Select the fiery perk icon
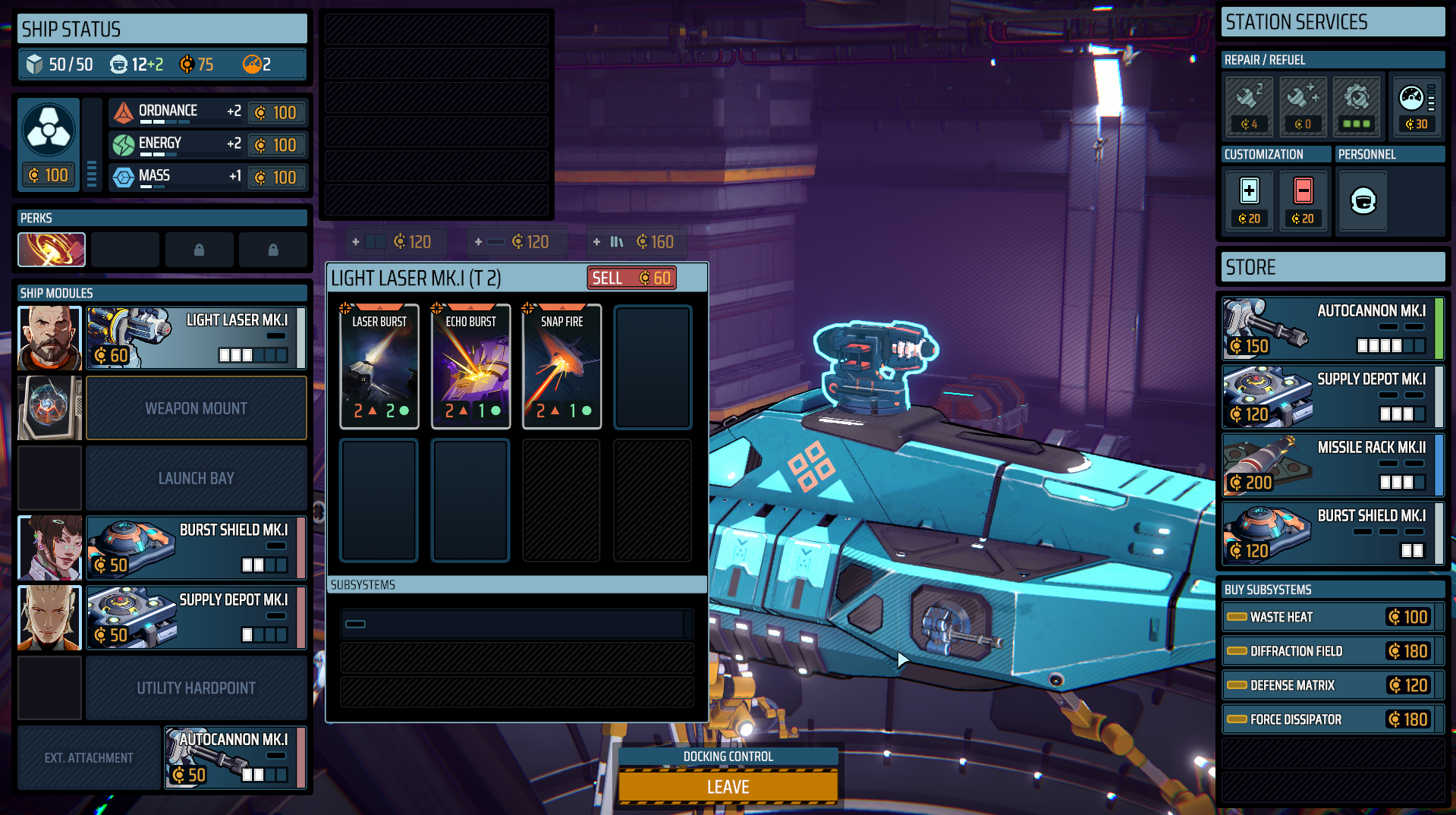The image size is (1456, 815). click(x=52, y=250)
